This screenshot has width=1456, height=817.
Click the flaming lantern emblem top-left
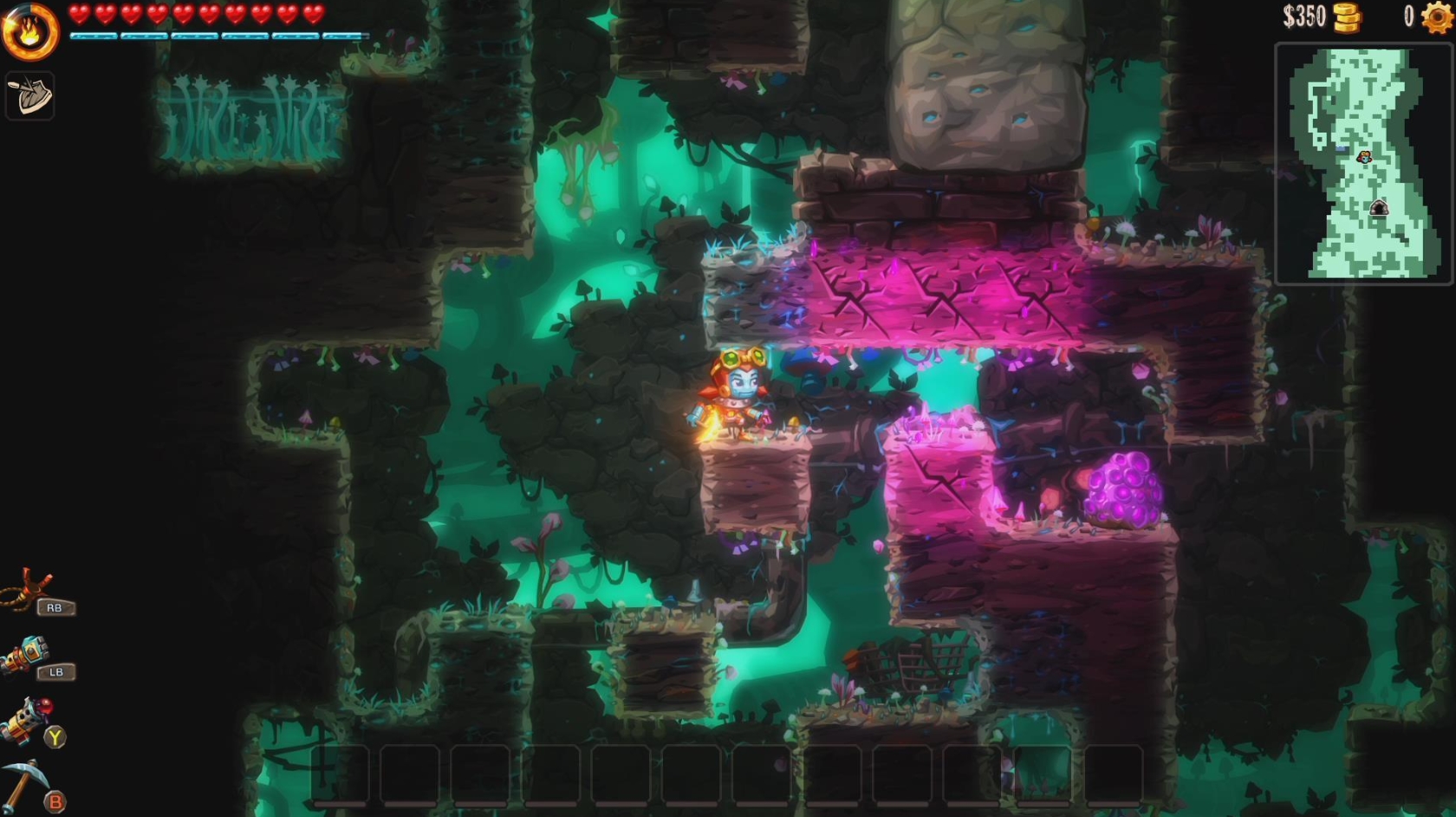tap(29, 29)
